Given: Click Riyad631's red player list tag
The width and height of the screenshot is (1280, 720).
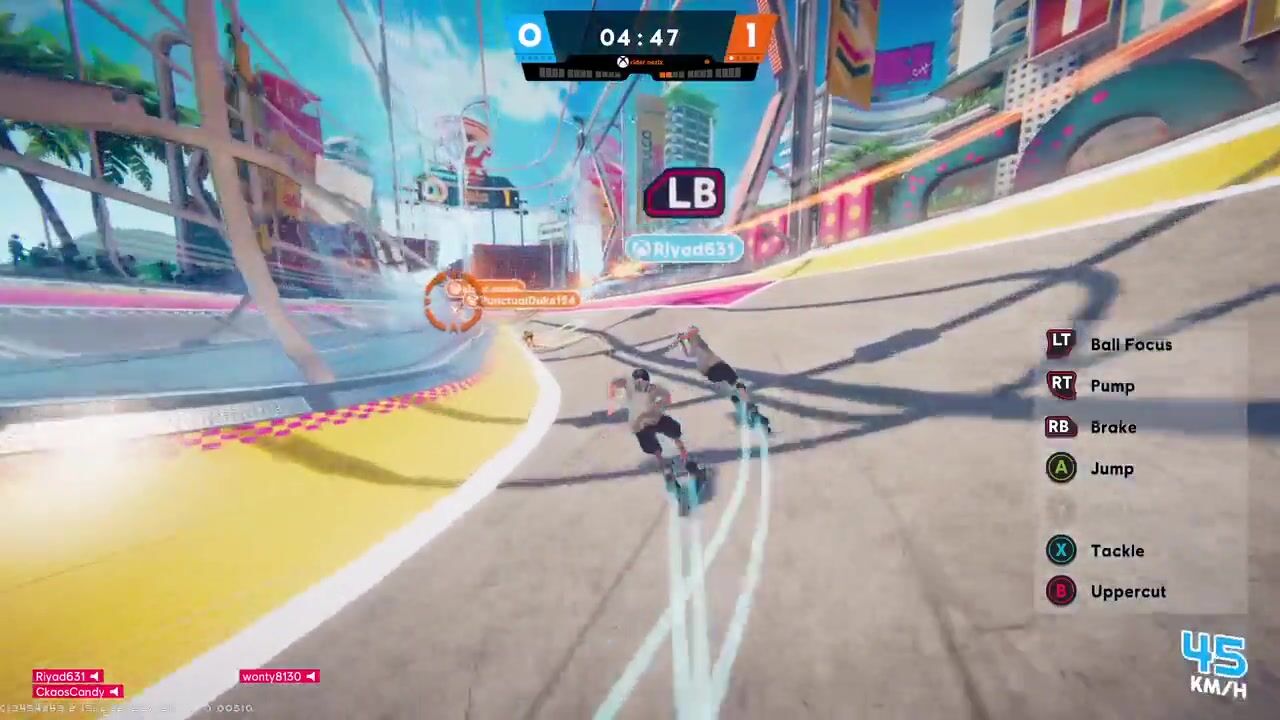Looking at the screenshot, I should [x=67, y=677].
